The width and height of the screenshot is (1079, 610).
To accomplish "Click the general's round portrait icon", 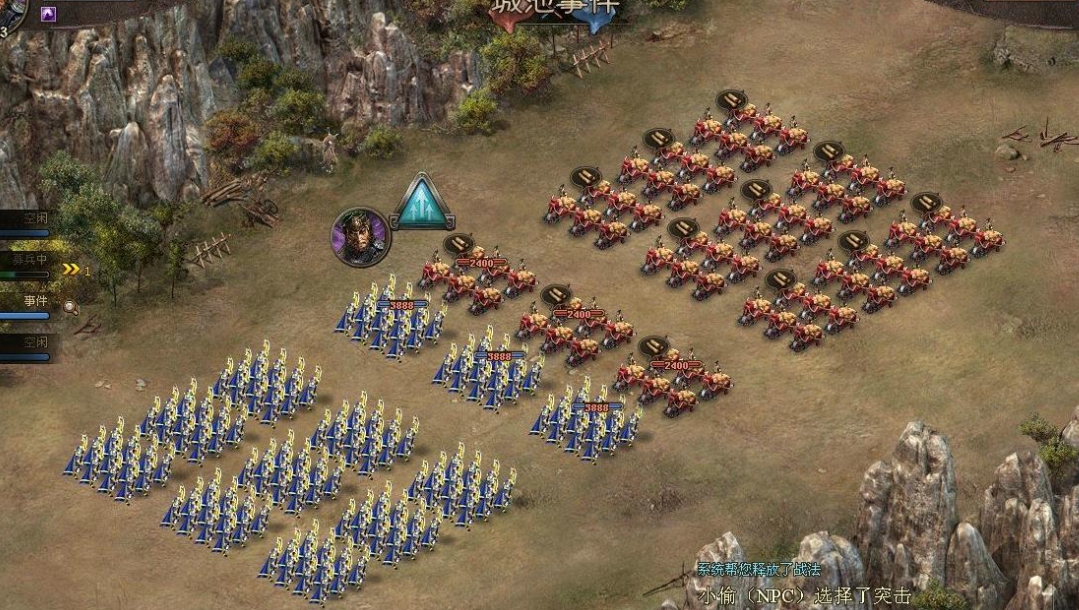I will tap(360, 237).
